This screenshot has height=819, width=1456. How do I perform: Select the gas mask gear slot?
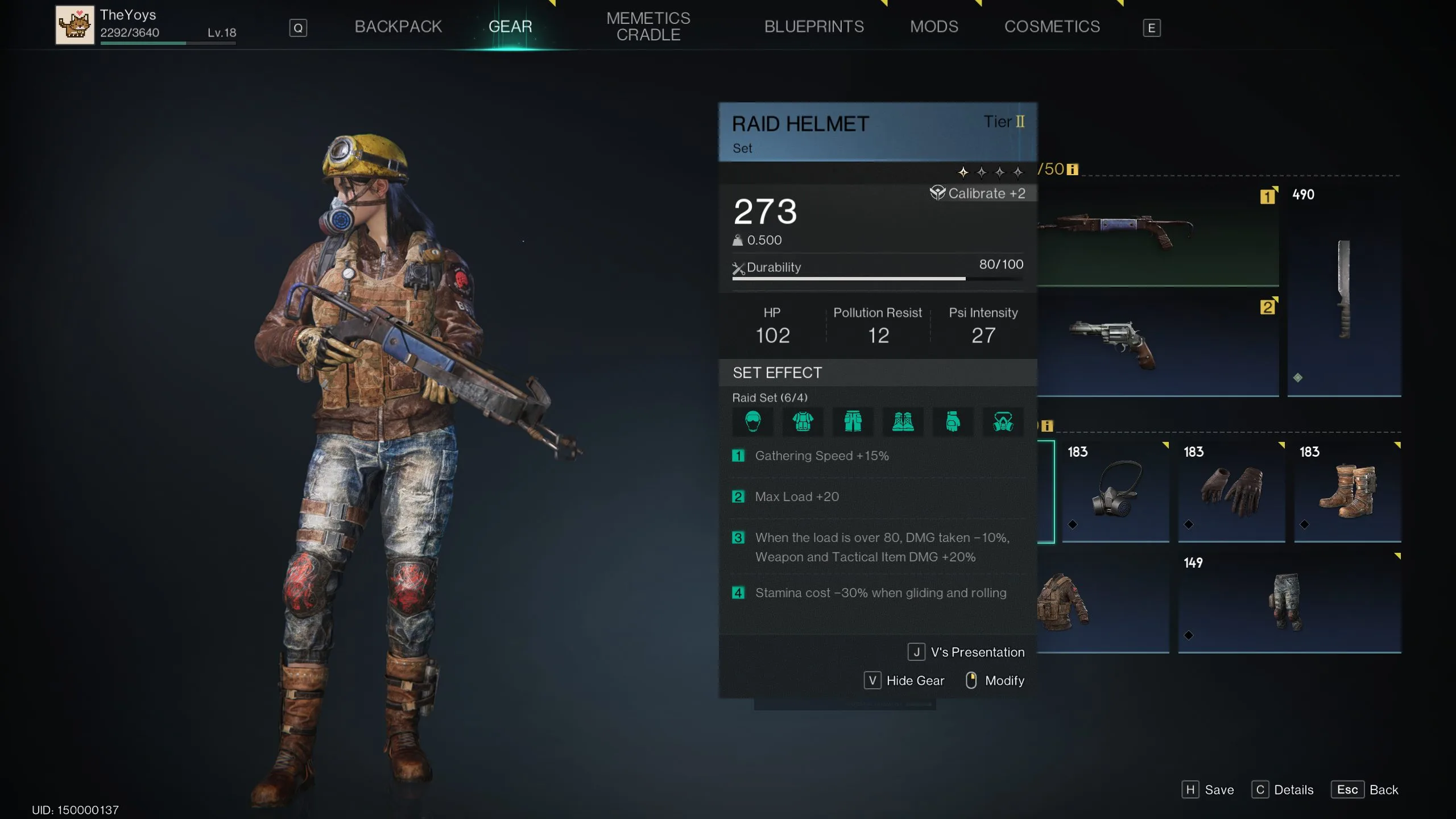tap(1115, 490)
